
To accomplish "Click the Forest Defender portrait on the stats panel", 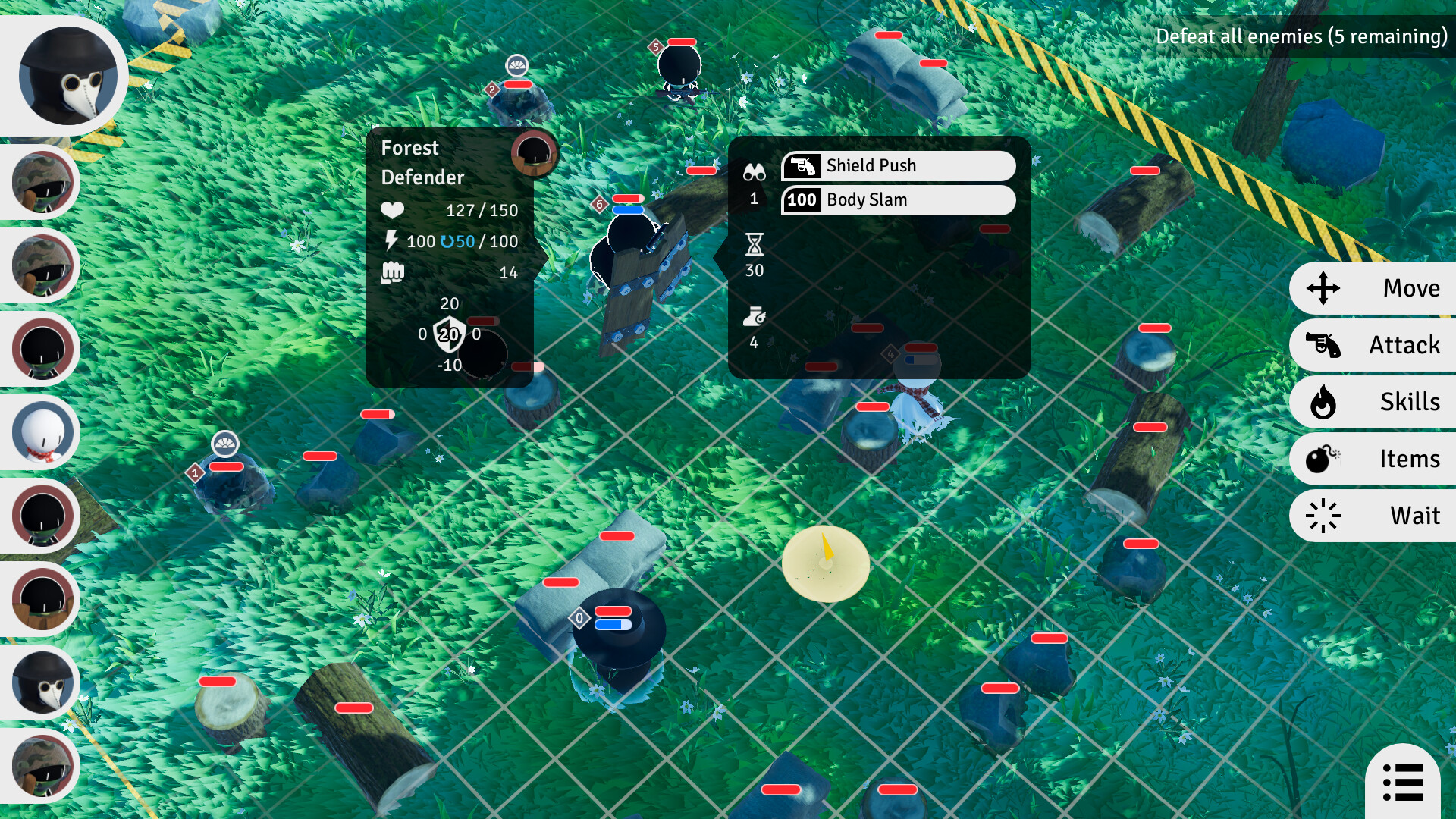I will click(535, 155).
